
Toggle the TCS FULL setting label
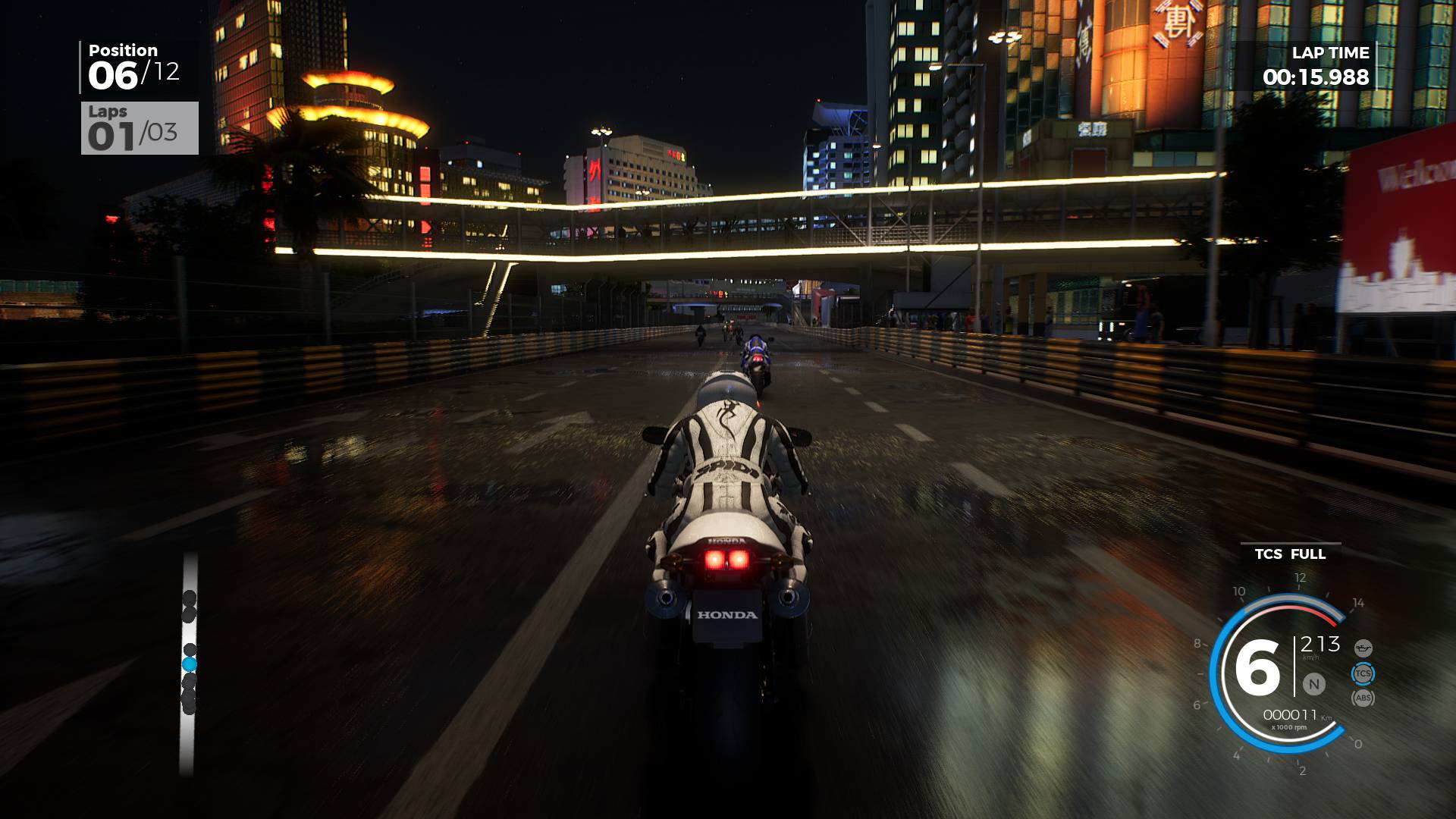click(x=1289, y=554)
